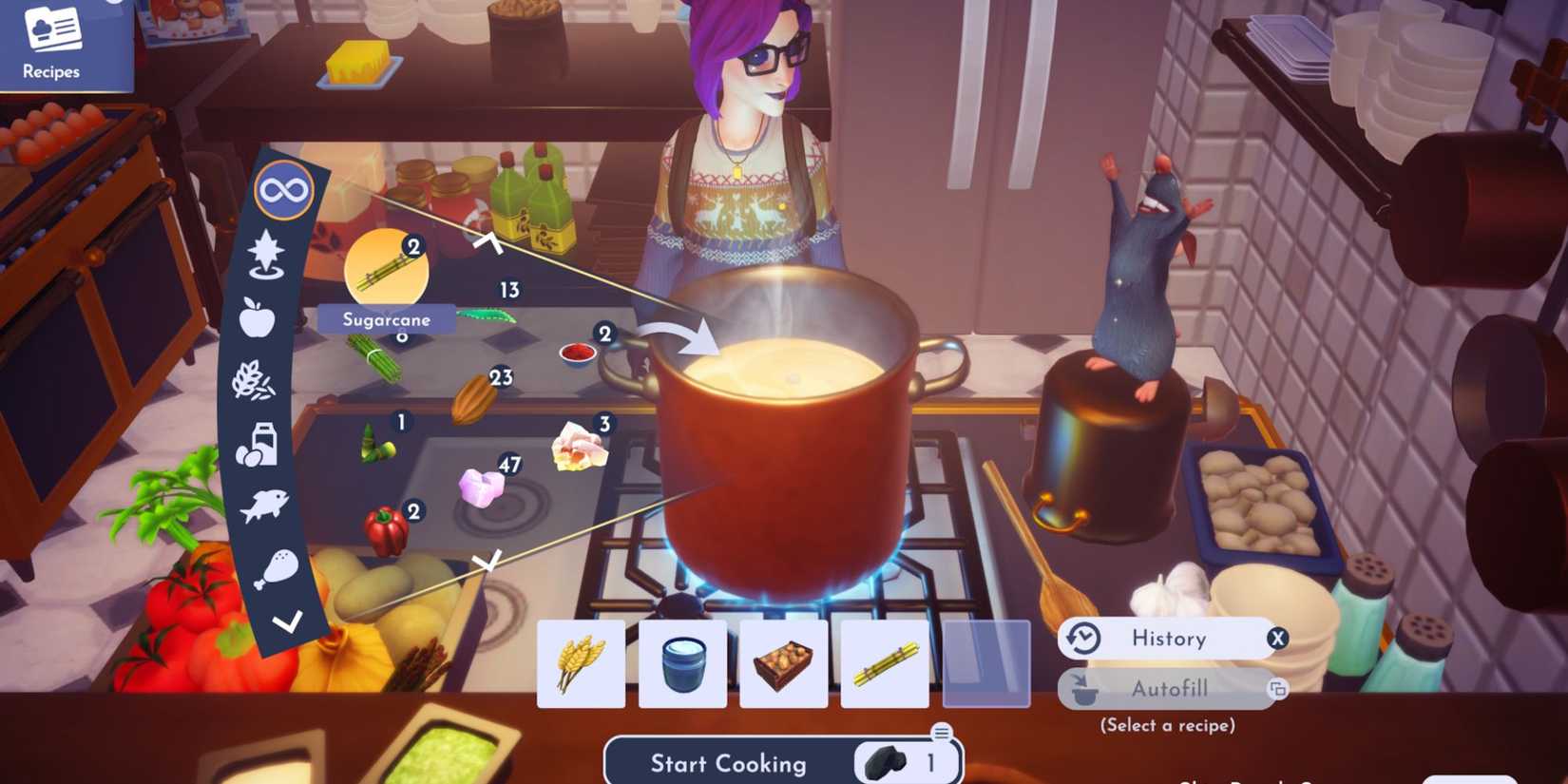Select the infinity all-ingredients filter

coord(284,189)
